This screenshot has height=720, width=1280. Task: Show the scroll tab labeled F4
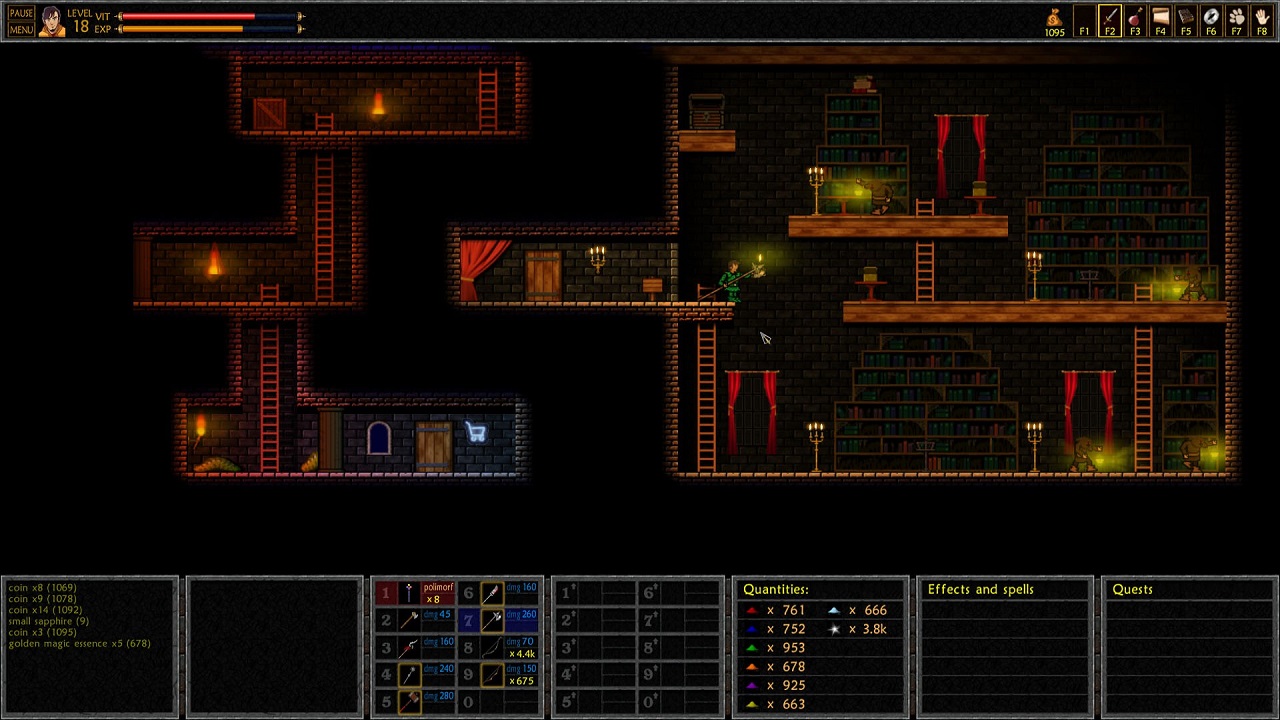coord(1160,21)
